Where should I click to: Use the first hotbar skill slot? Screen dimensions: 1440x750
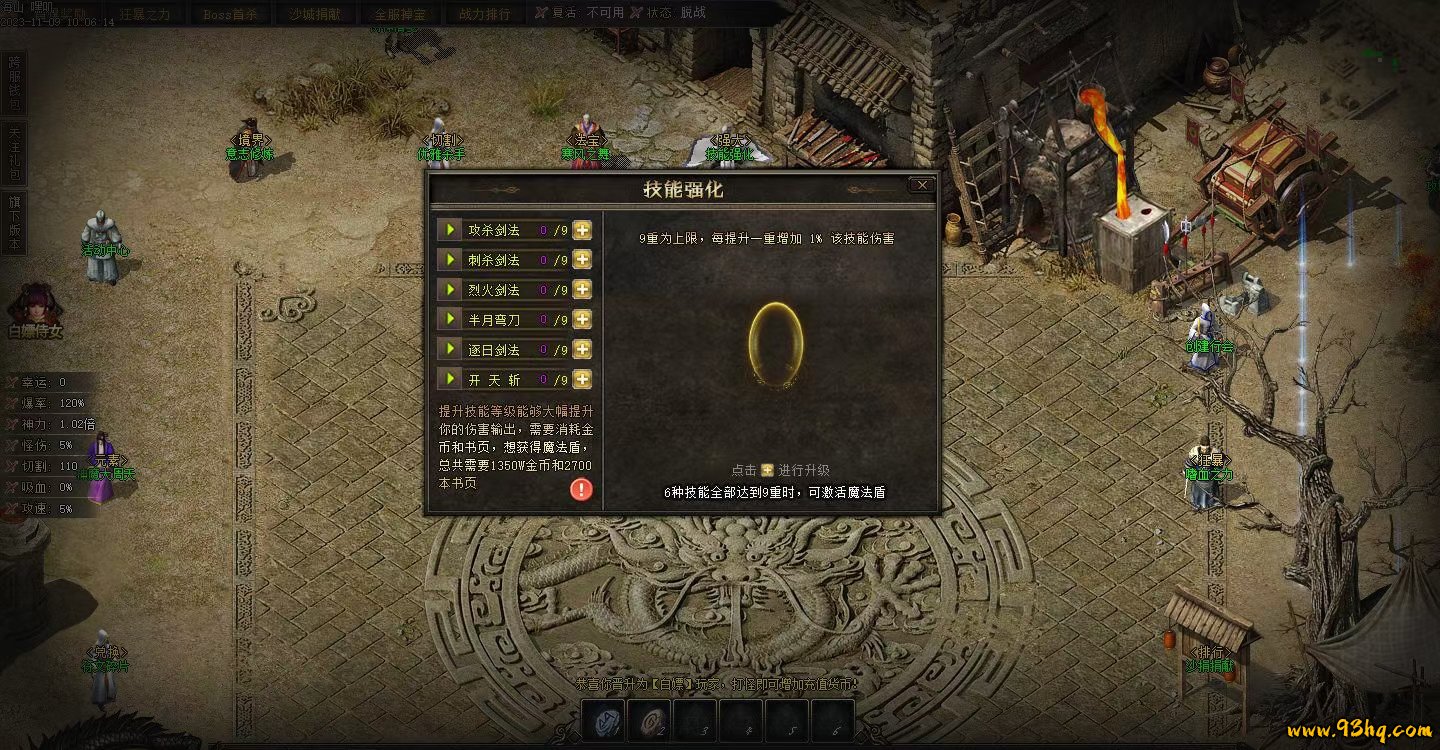click(x=604, y=720)
